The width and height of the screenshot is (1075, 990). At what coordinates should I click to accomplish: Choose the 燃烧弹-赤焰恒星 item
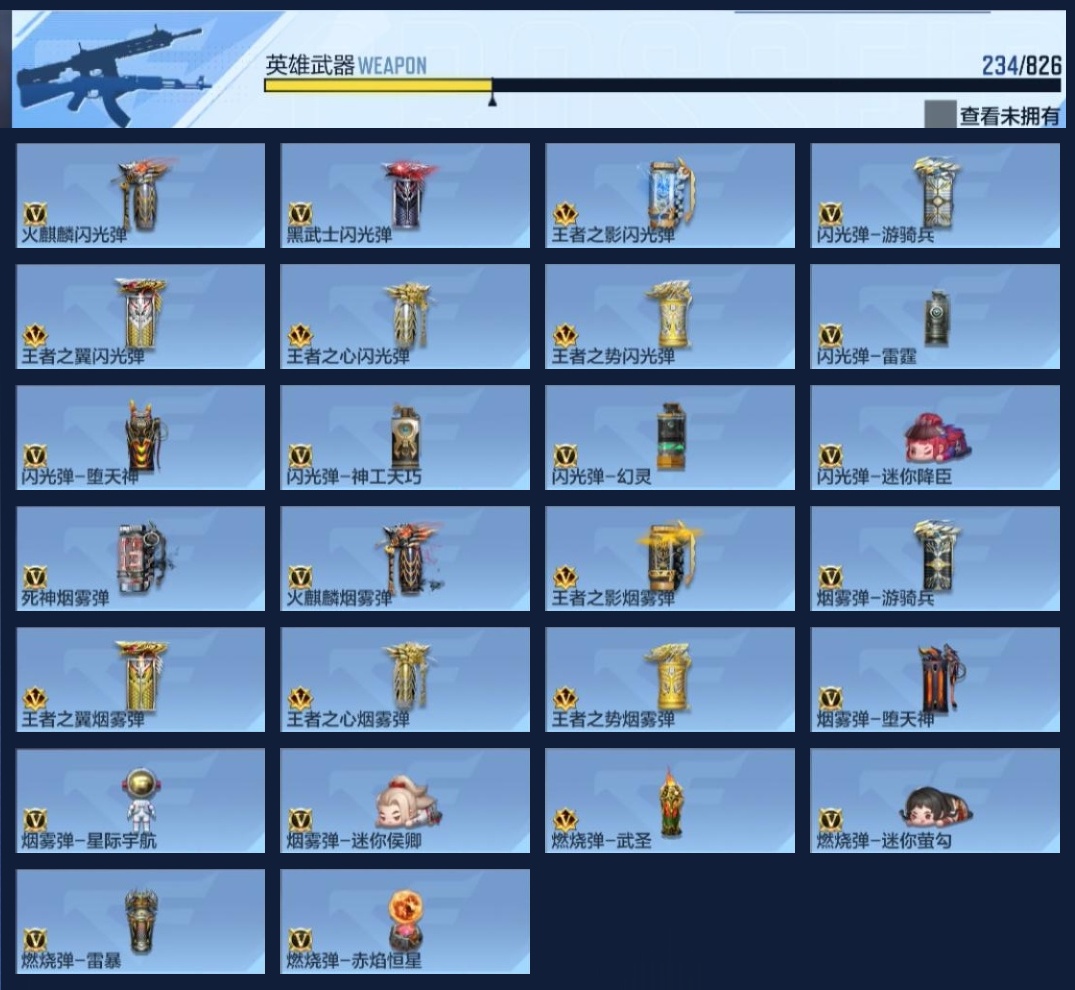[x=405, y=922]
